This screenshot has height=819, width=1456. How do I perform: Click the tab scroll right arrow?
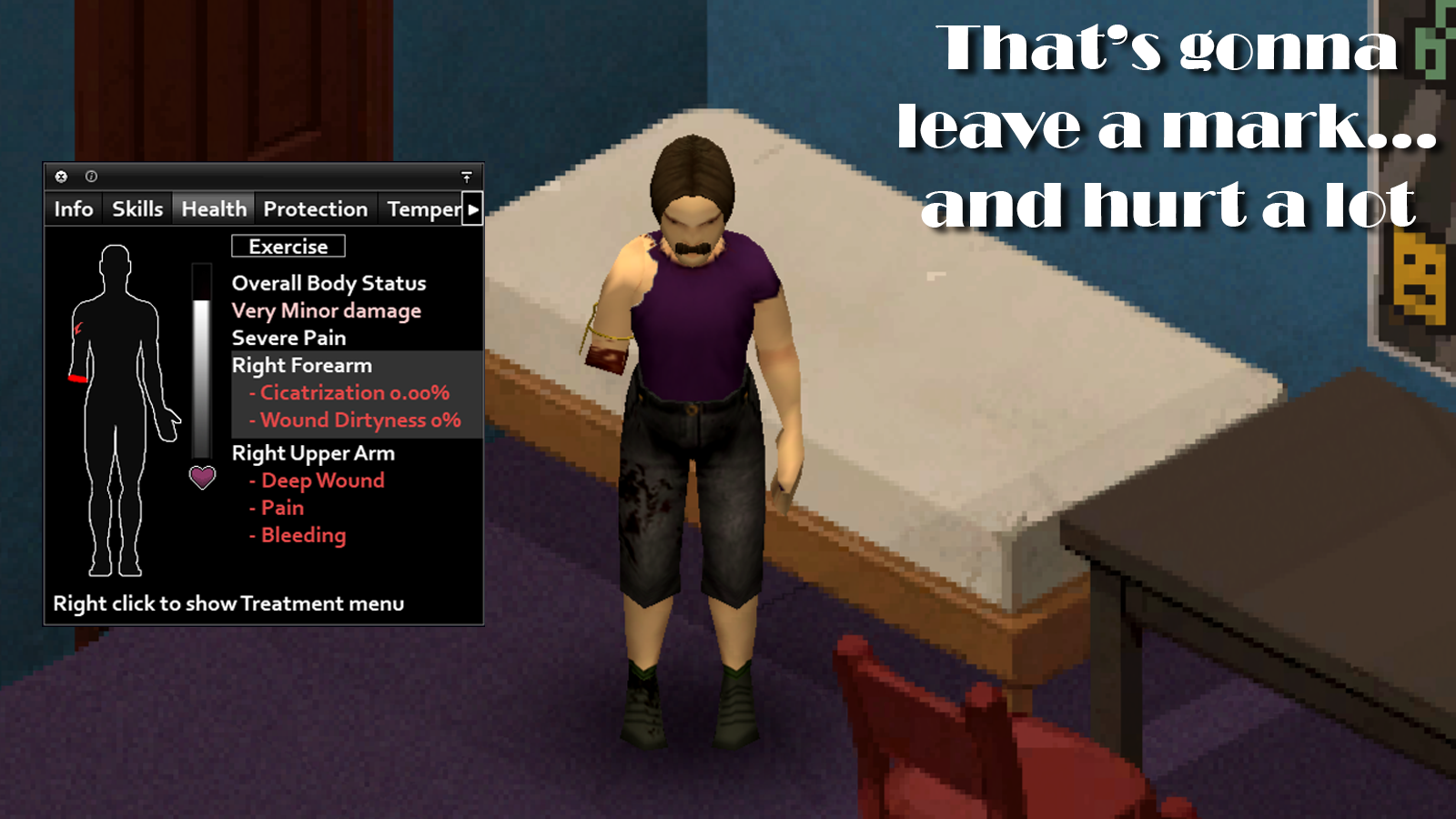click(473, 209)
